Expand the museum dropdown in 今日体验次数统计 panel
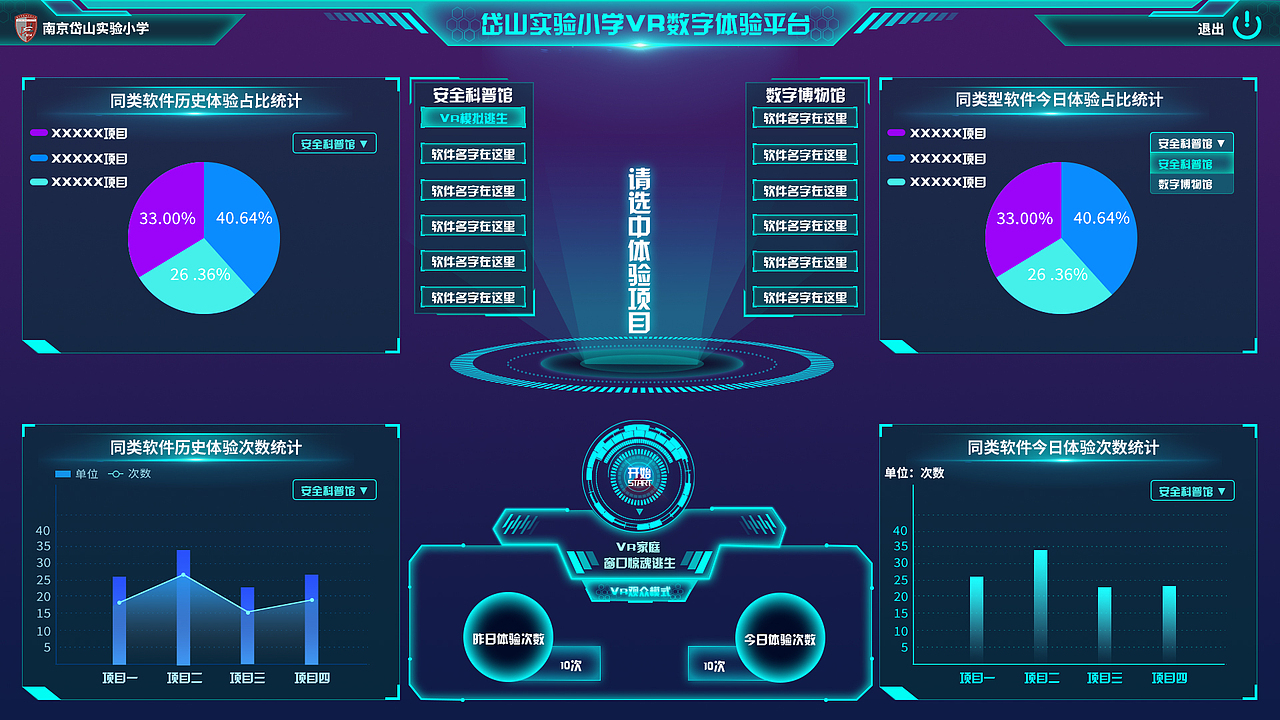Screen dimensions: 1280x720 (1191, 490)
